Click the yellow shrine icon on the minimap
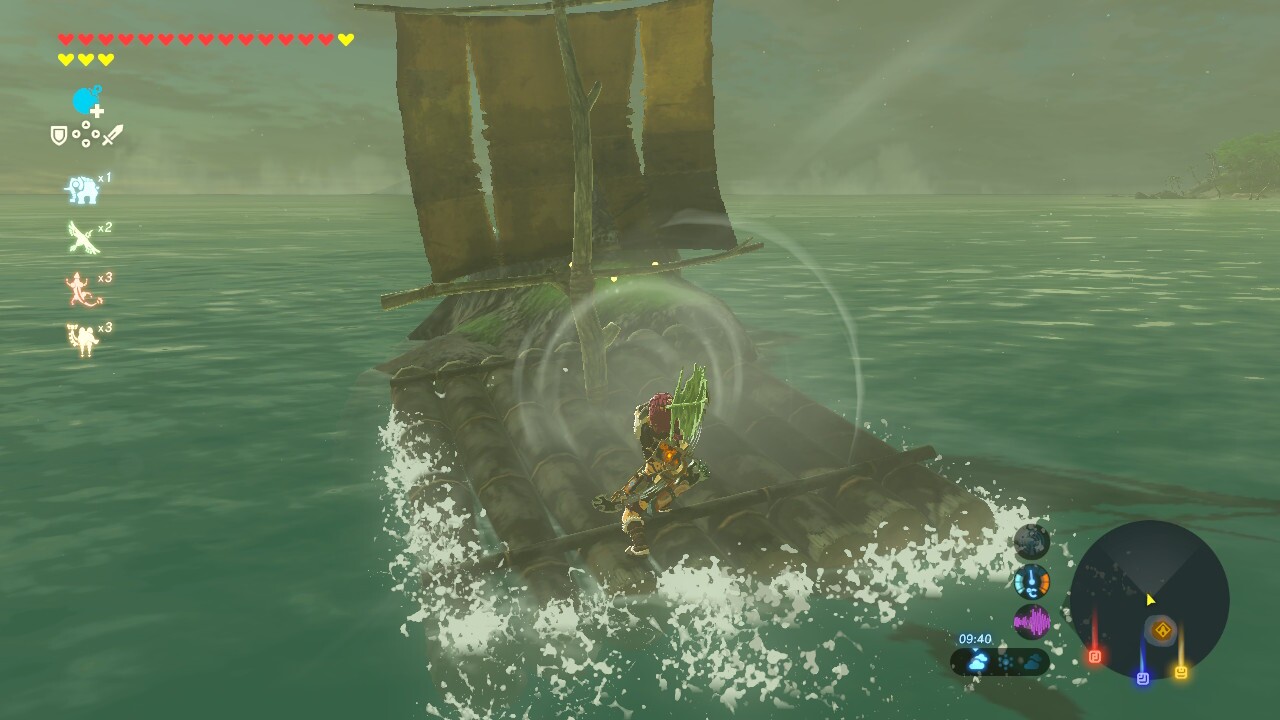1280x720 pixels. coord(1163,630)
